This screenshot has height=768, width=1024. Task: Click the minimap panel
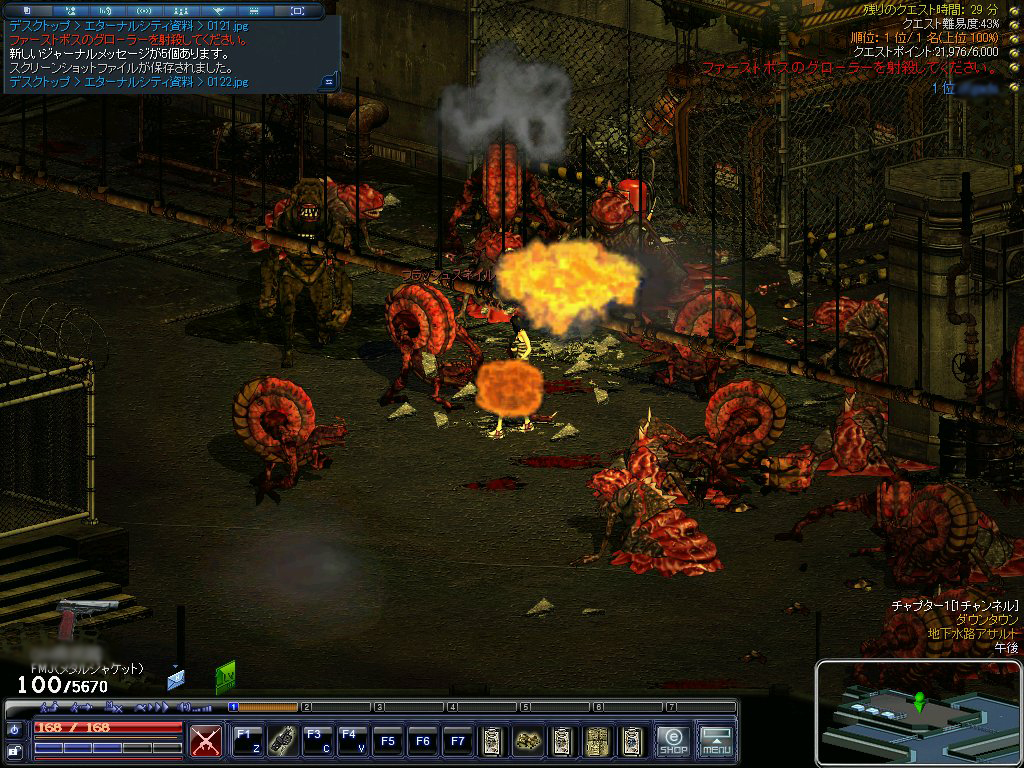pos(917,712)
